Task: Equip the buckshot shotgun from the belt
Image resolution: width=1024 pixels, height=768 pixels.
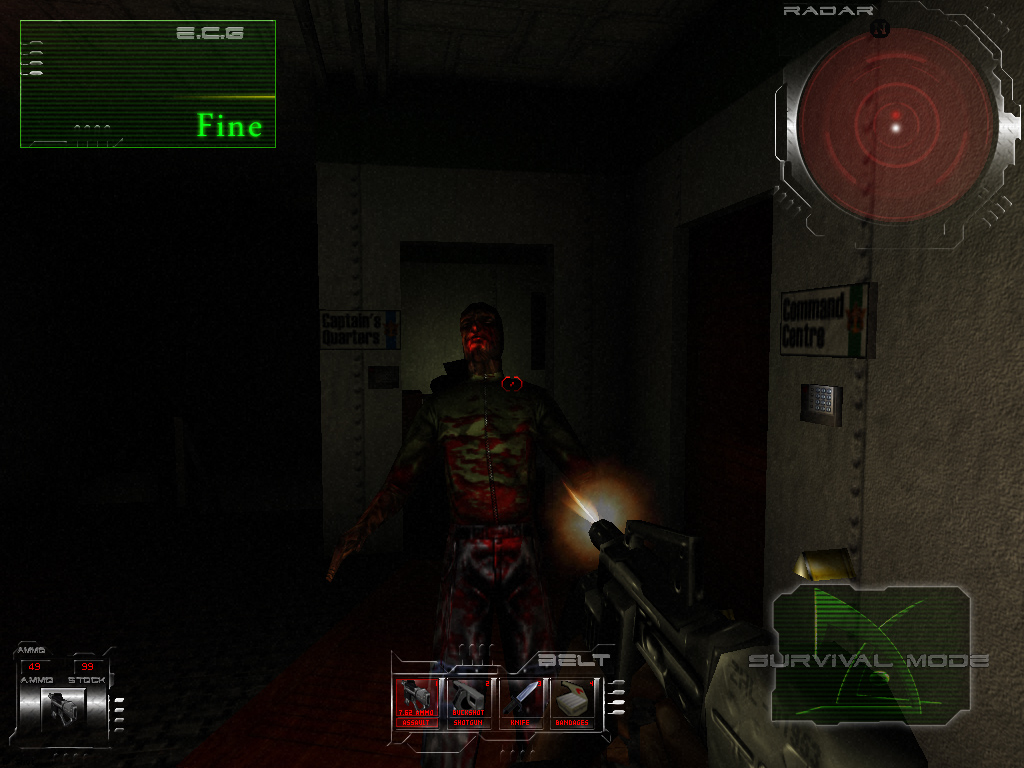Action: (x=469, y=703)
